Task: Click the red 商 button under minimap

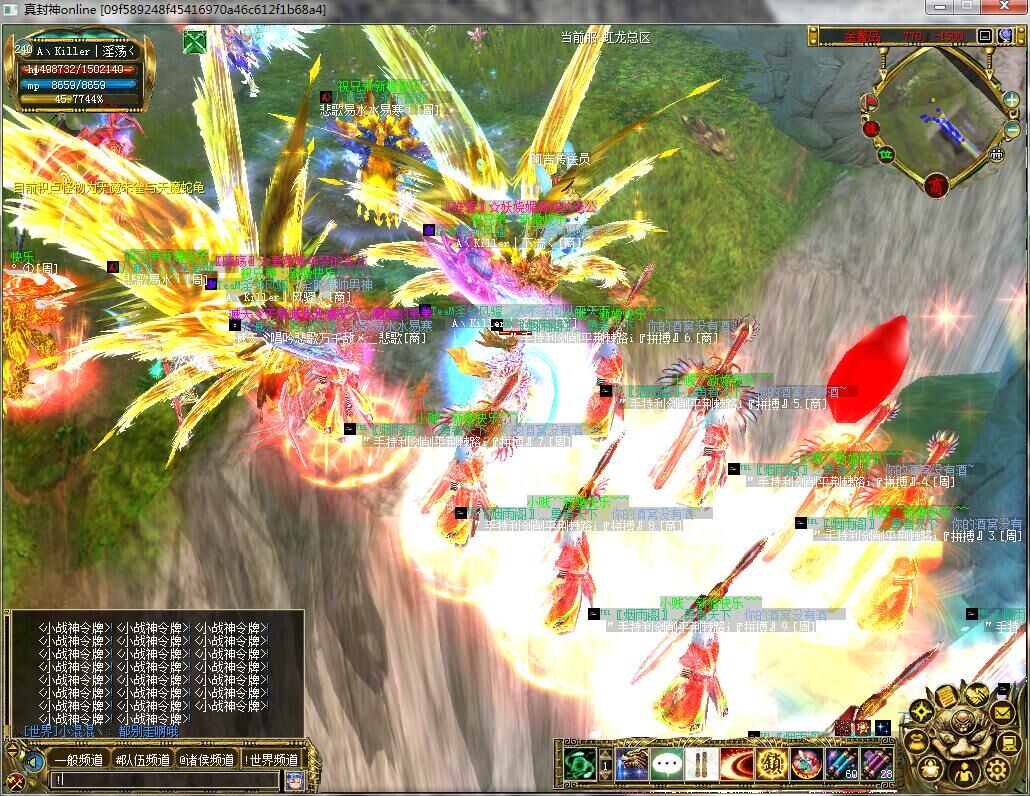Action: click(x=936, y=184)
